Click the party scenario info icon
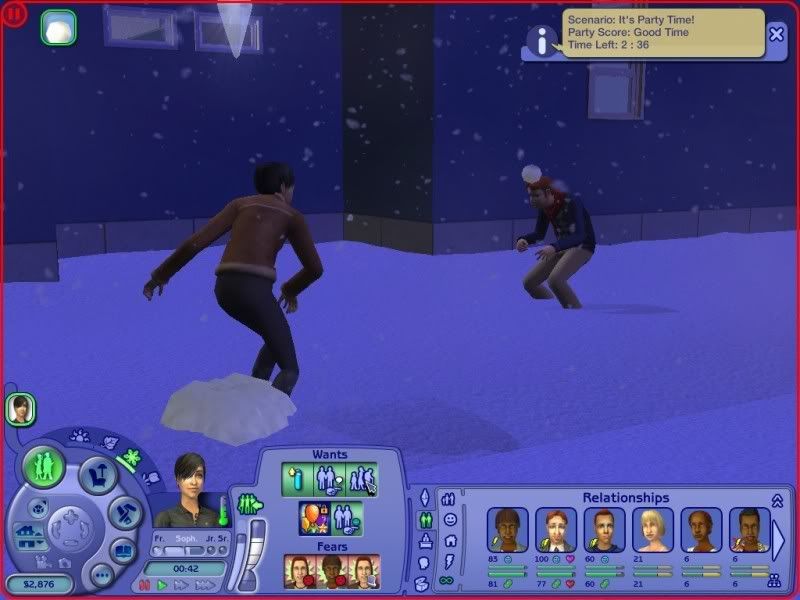 tap(541, 39)
